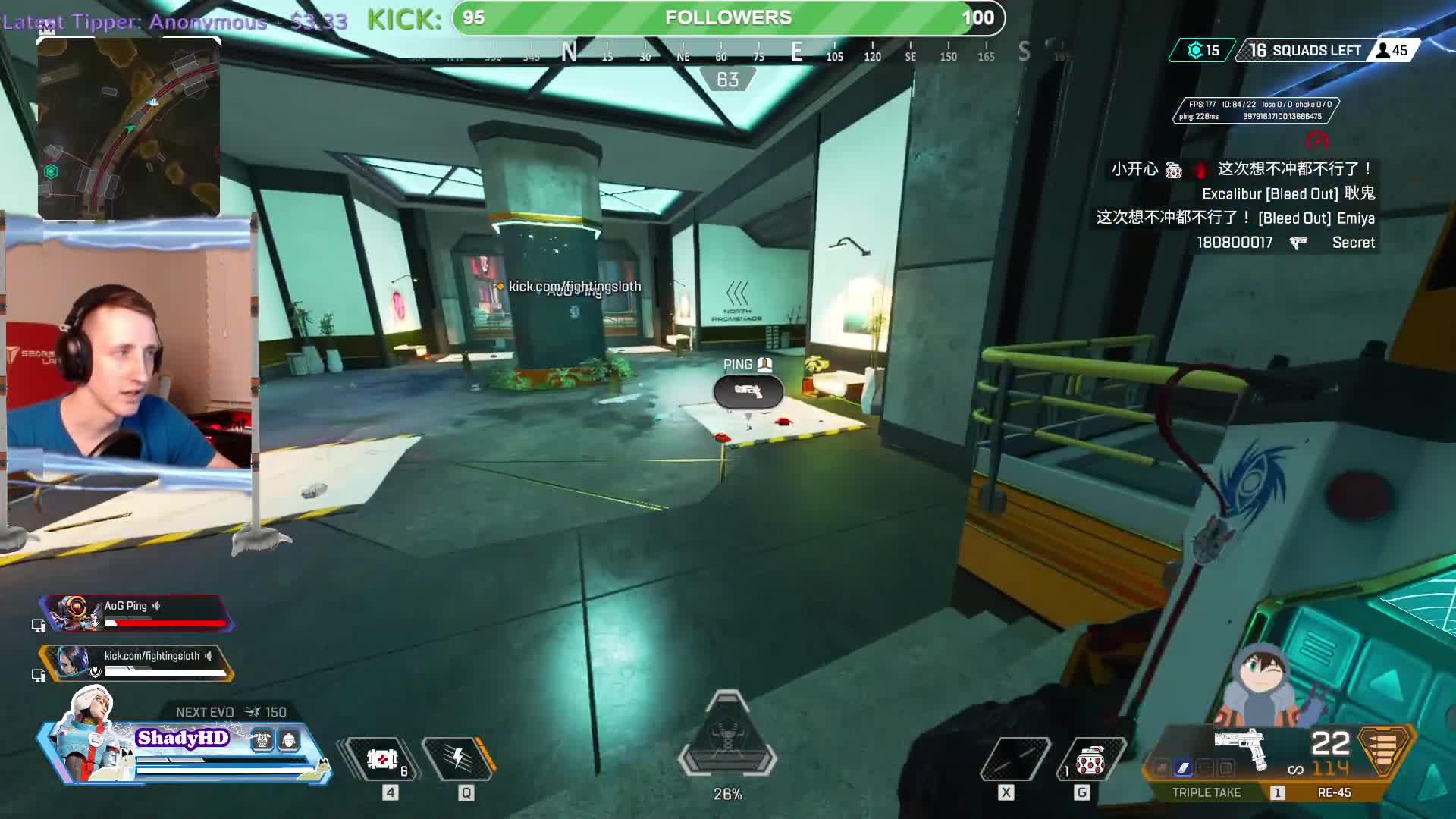
Task: Click the streamer webcam overlay
Action: [x=129, y=349]
